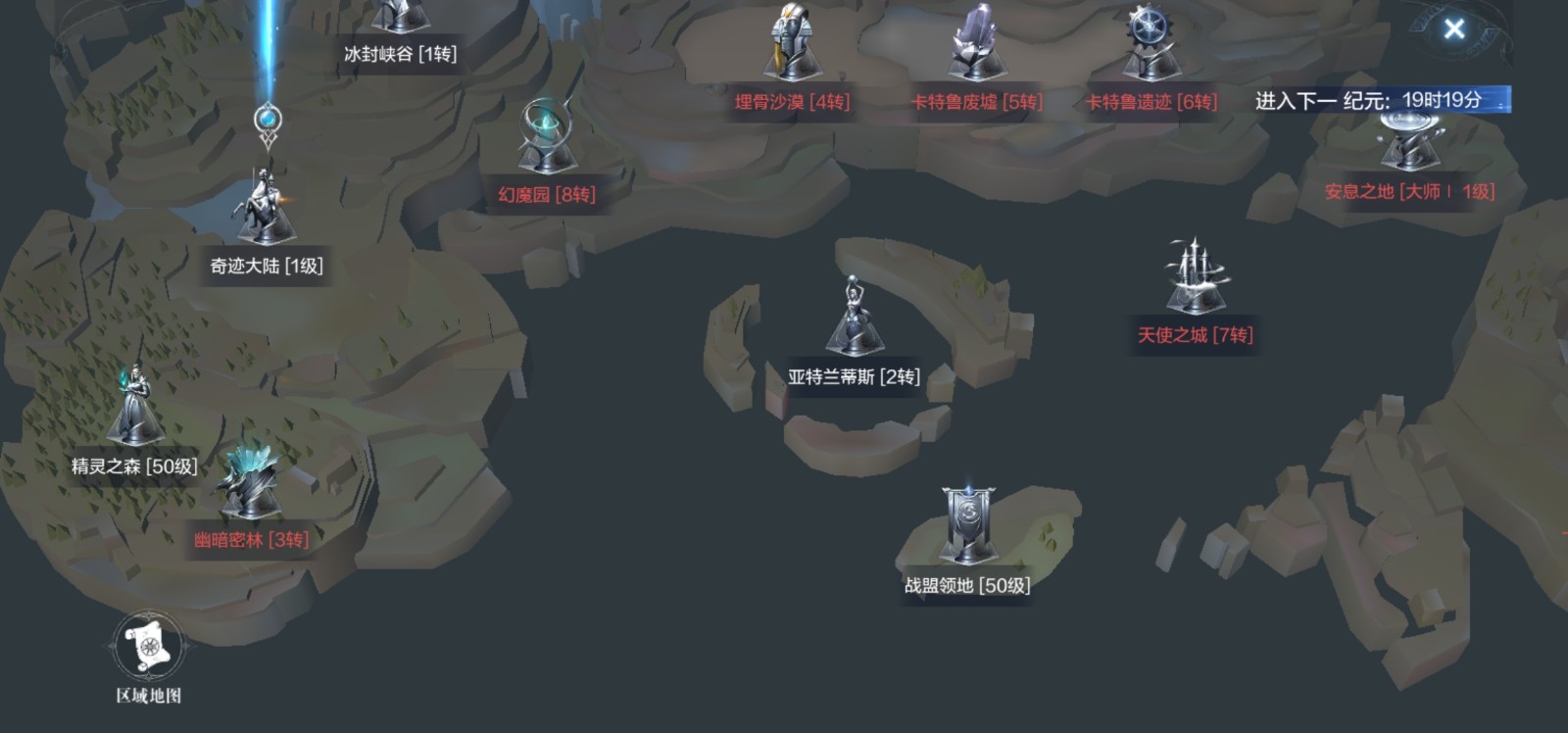Choose 卡特鲁废墟 [5转] location

[x=976, y=47]
